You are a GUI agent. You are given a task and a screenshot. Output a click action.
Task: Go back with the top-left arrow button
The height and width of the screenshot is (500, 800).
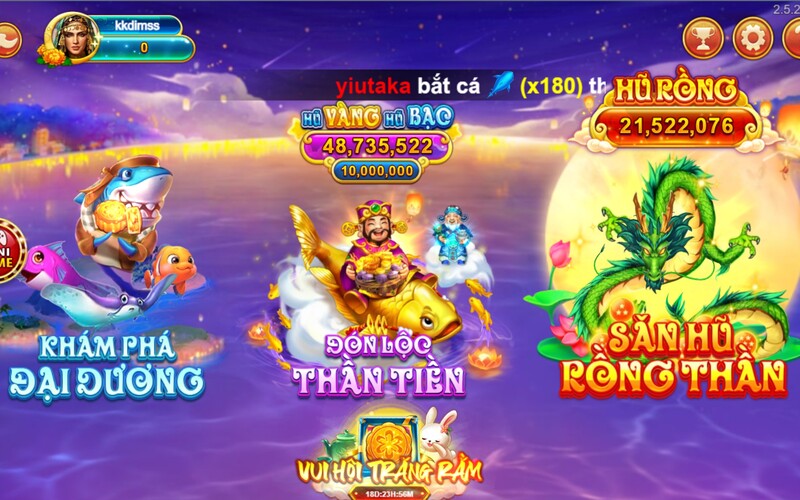(x=8, y=40)
